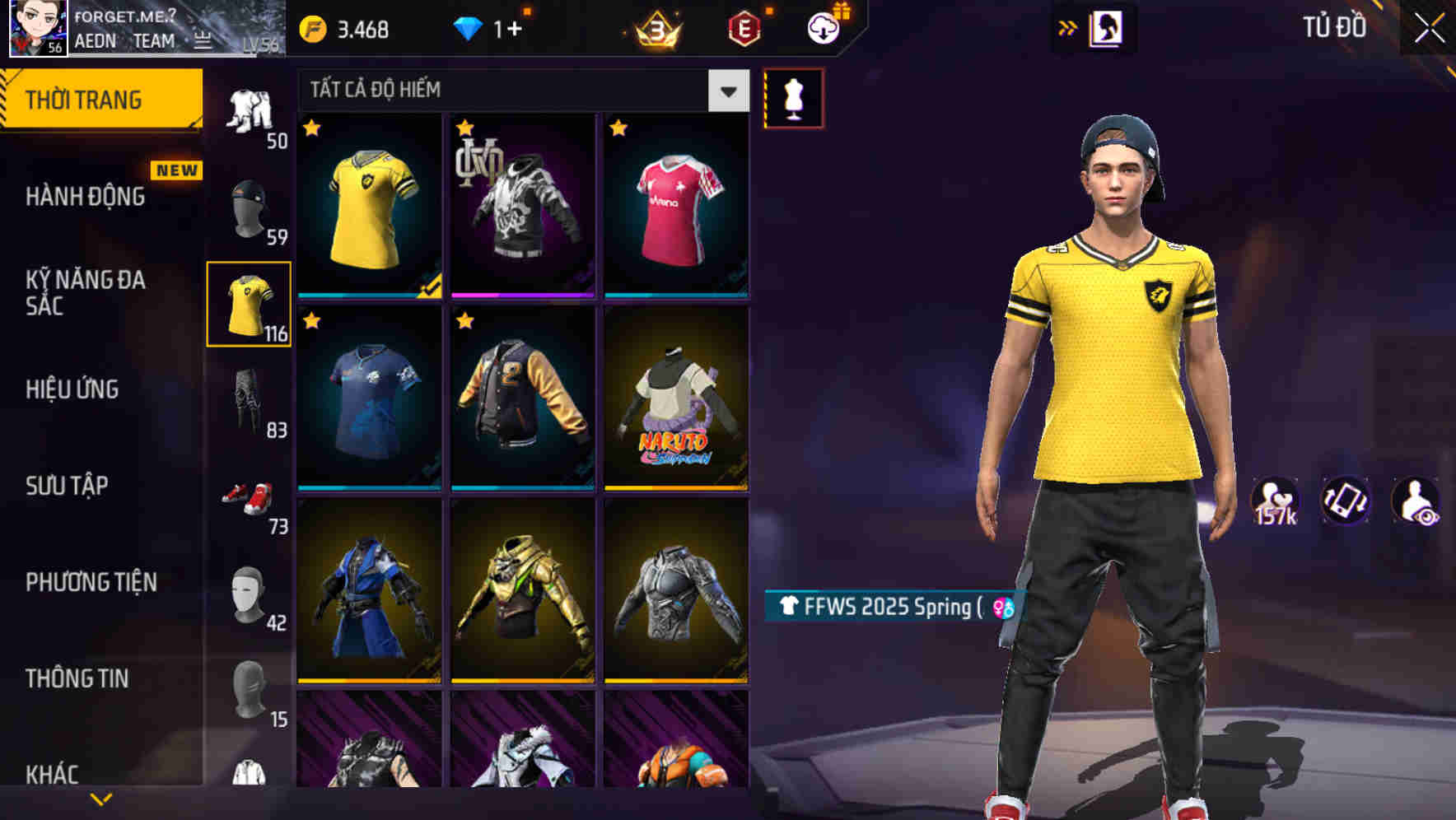The height and width of the screenshot is (820, 1456).
Task: Toggle the favorite star on the yellow jersey
Action: tap(313, 126)
